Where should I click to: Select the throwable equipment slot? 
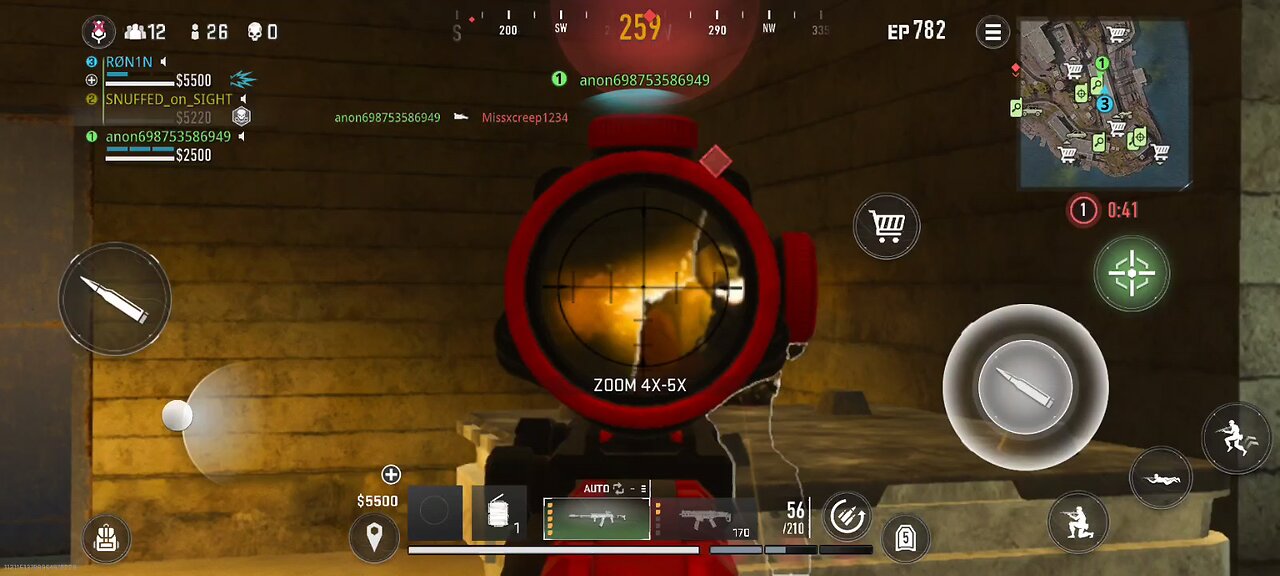point(498,514)
